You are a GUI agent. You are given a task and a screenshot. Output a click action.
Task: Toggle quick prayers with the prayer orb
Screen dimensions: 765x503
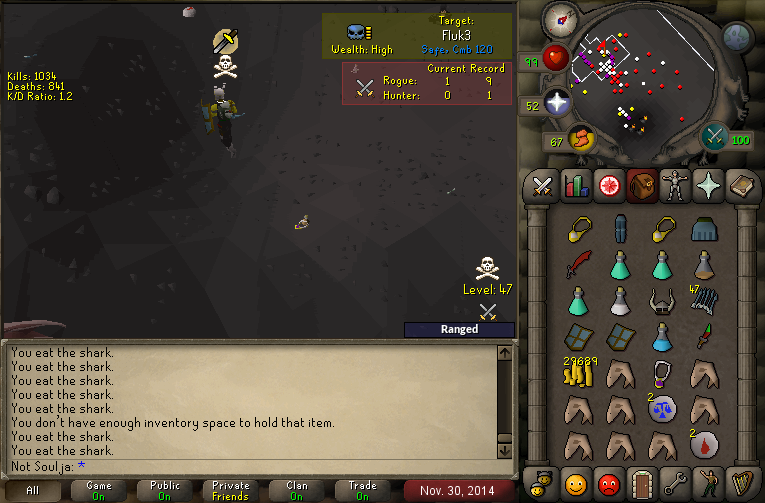click(556, 102)
